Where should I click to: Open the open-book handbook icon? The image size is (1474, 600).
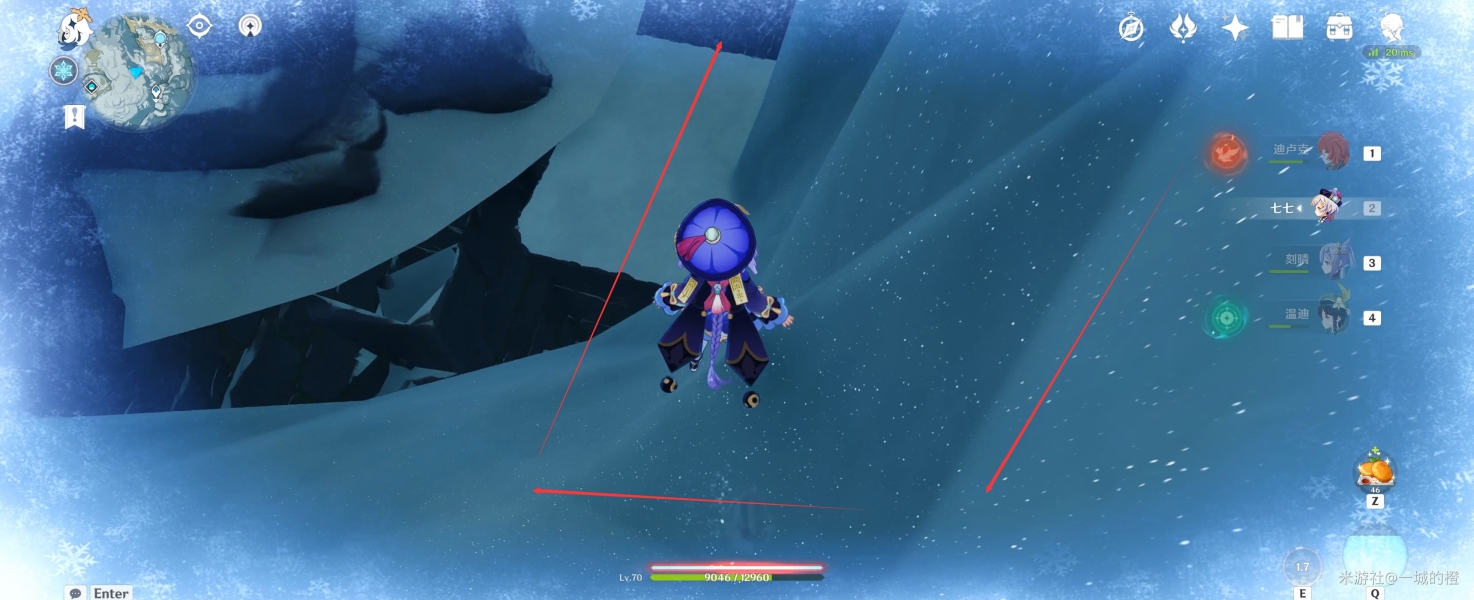tap(1287, 28)
